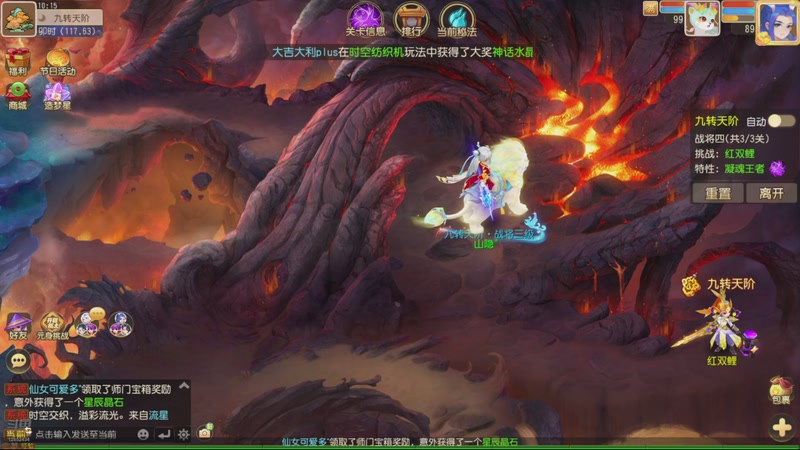Open the 包裹 bag inventory
800x450 pixels.
(x=780, y=390)
